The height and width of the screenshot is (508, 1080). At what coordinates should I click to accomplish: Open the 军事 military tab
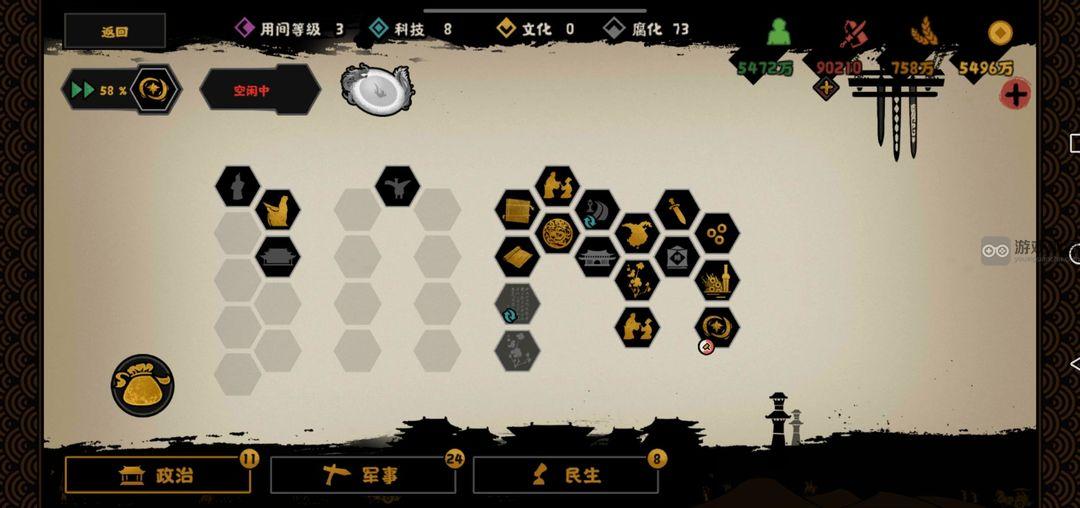point(362,476)
